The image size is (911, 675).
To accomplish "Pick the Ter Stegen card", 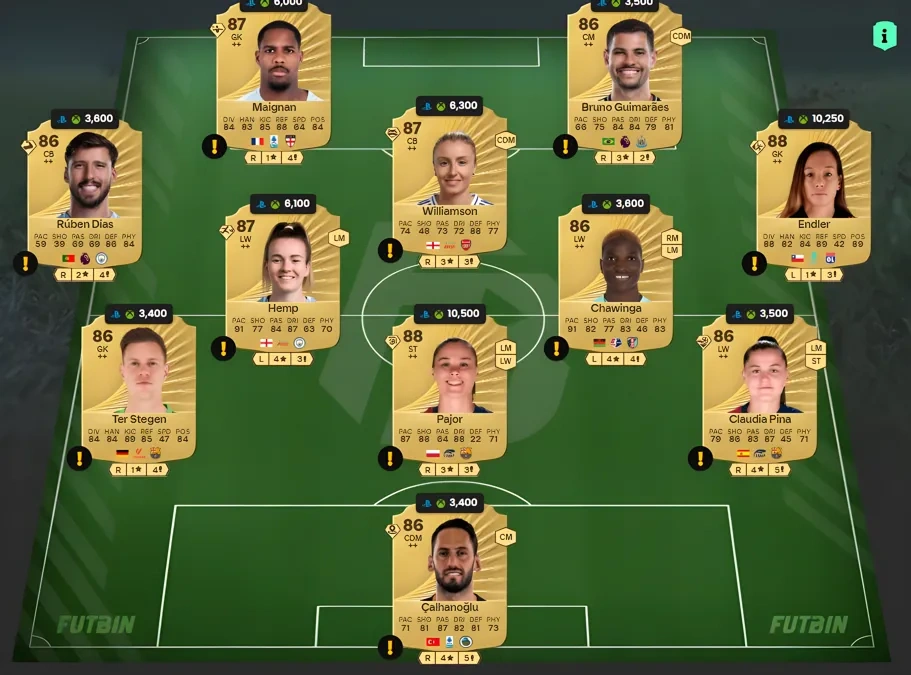I will coord(138,385).
